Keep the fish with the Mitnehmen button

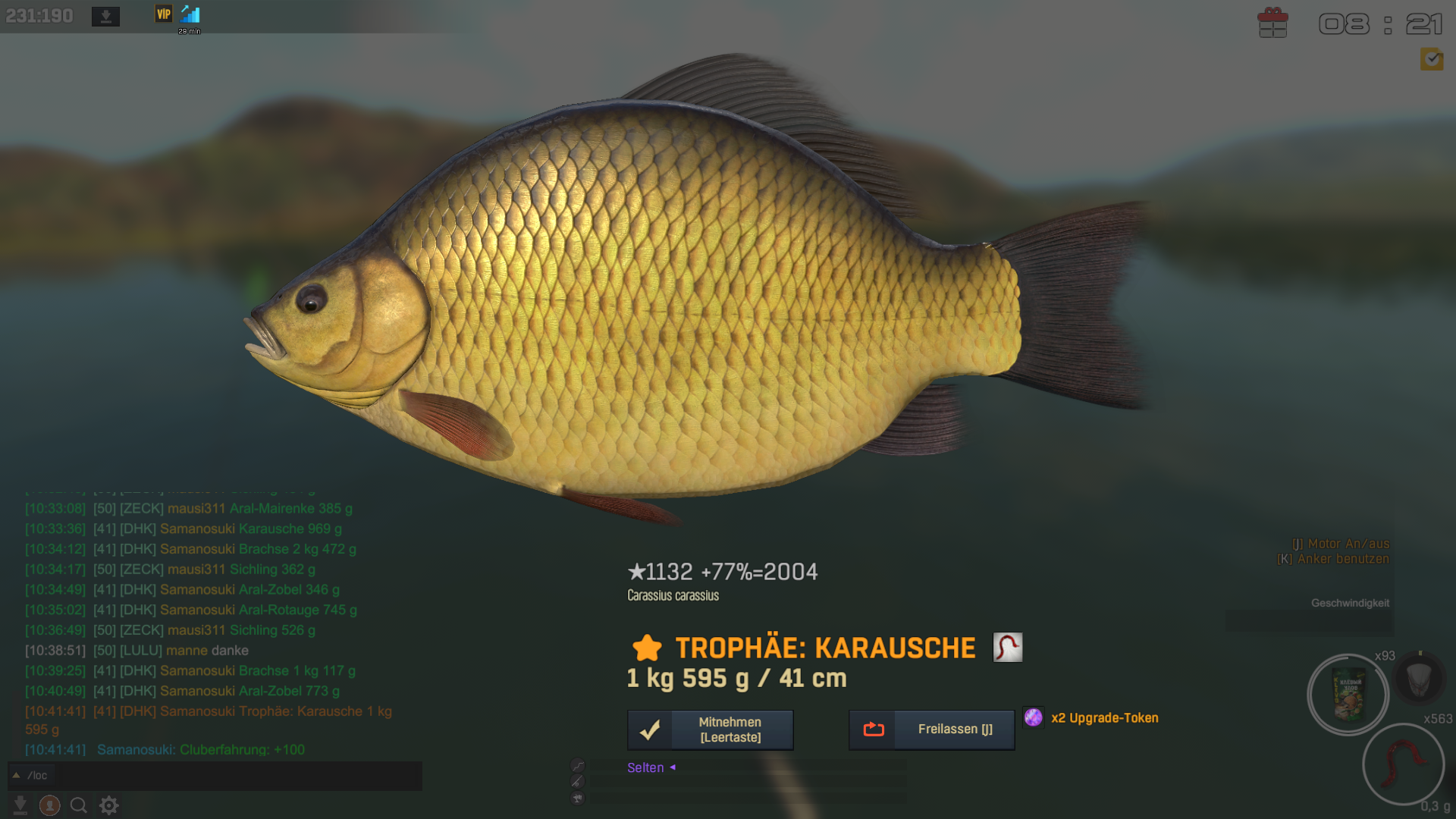[x=710, y=730]
